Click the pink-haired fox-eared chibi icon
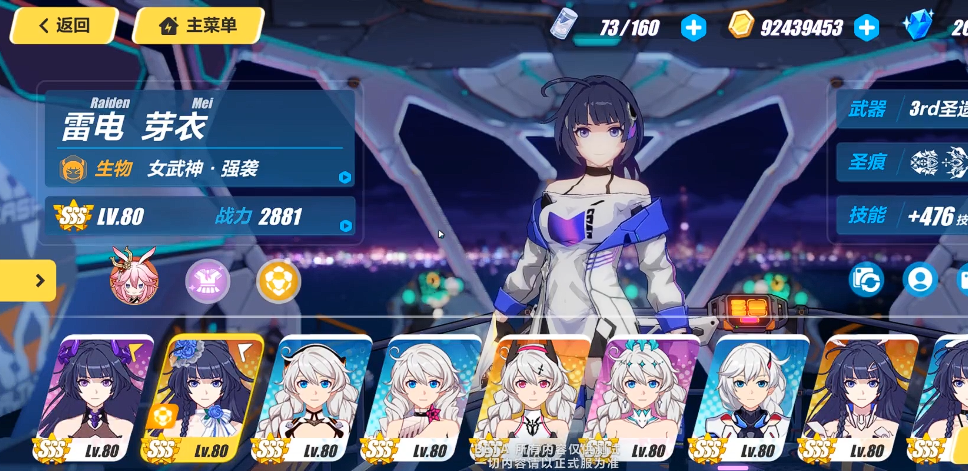Image resolution: width=968 pixels, height=471 pixels. pyautogui.click(x=134, y=280)
